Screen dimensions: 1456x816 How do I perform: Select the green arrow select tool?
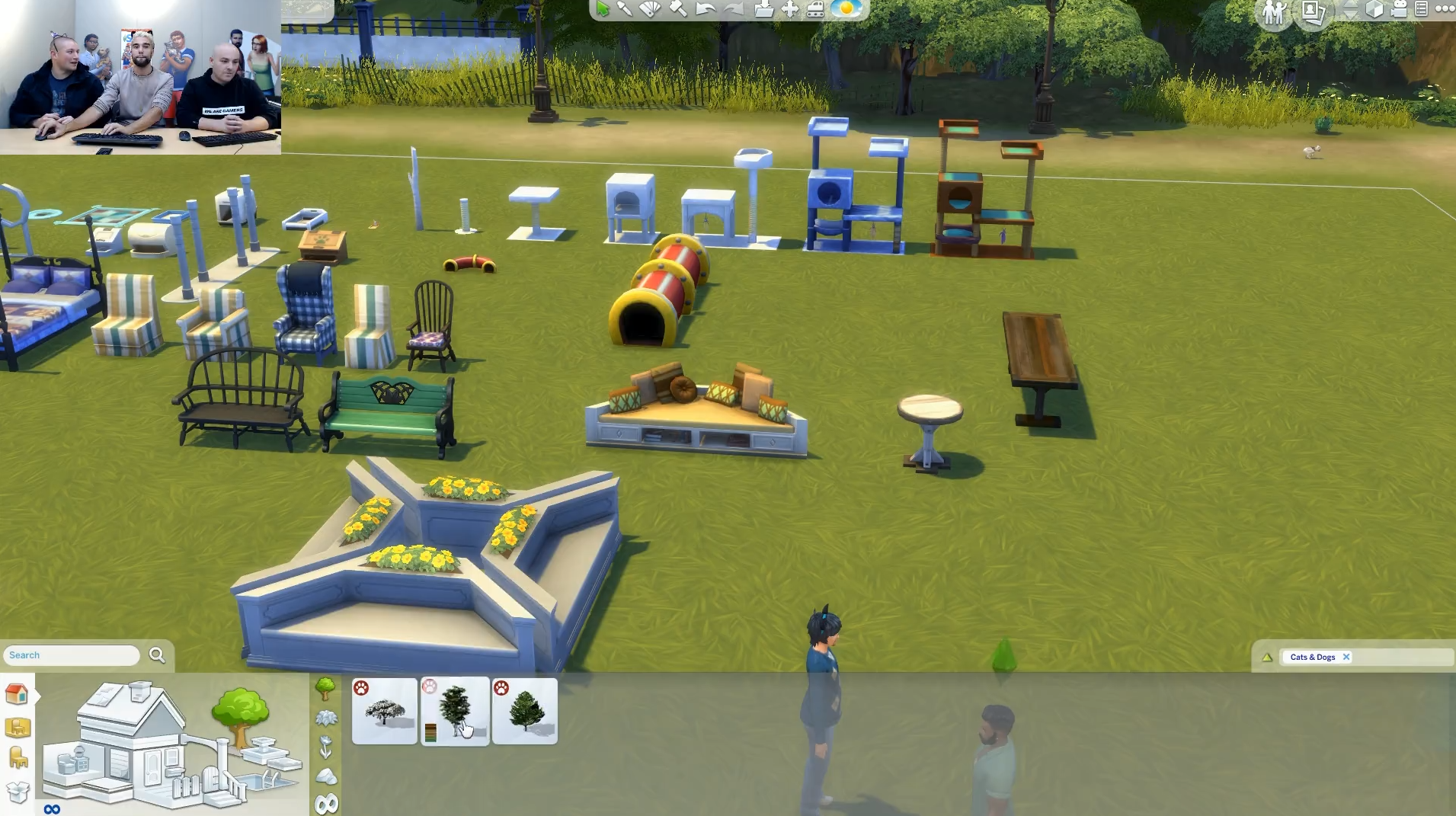click(x=603, y=8)
